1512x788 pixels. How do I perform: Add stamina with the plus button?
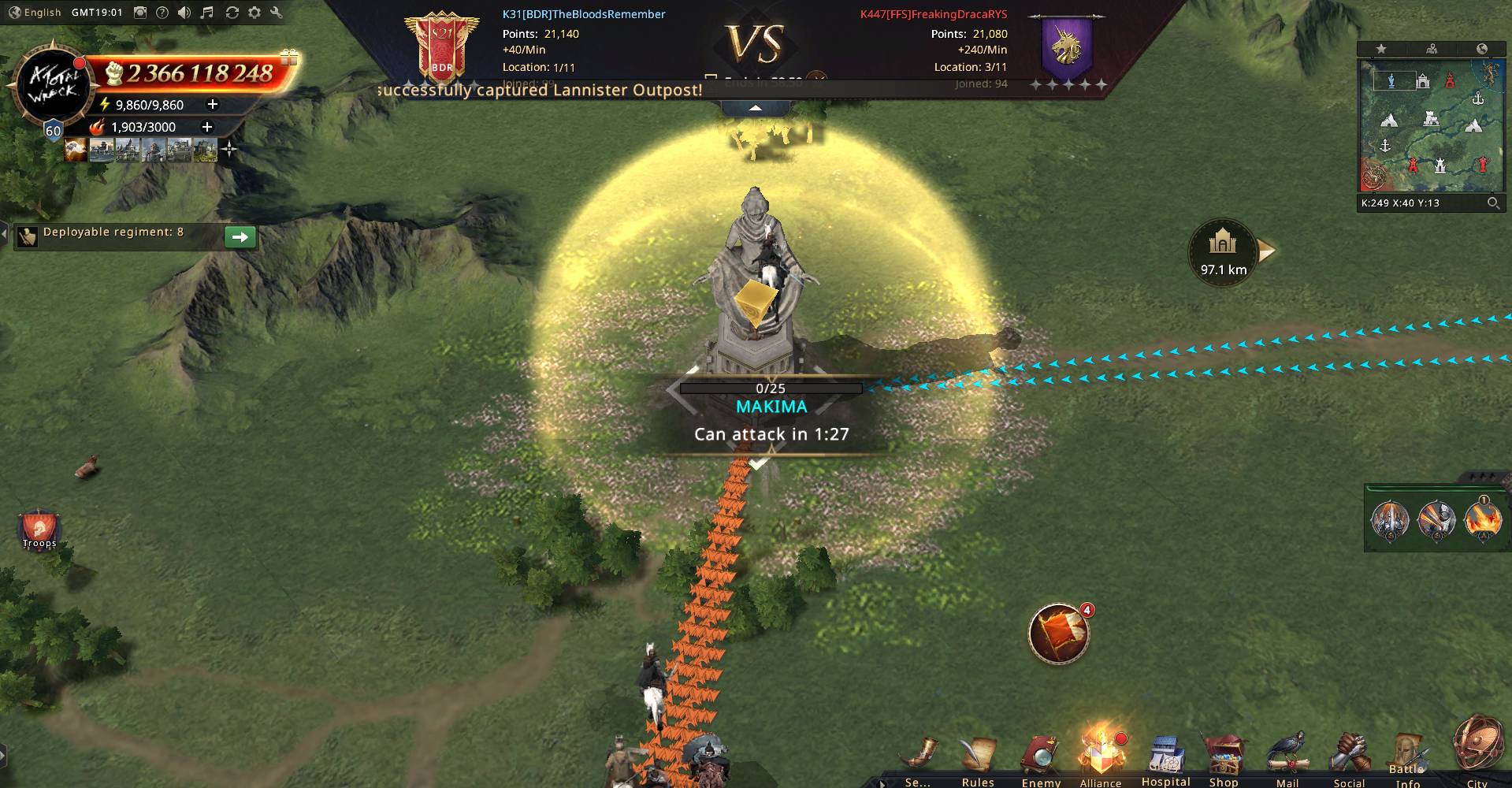[212, 104]
